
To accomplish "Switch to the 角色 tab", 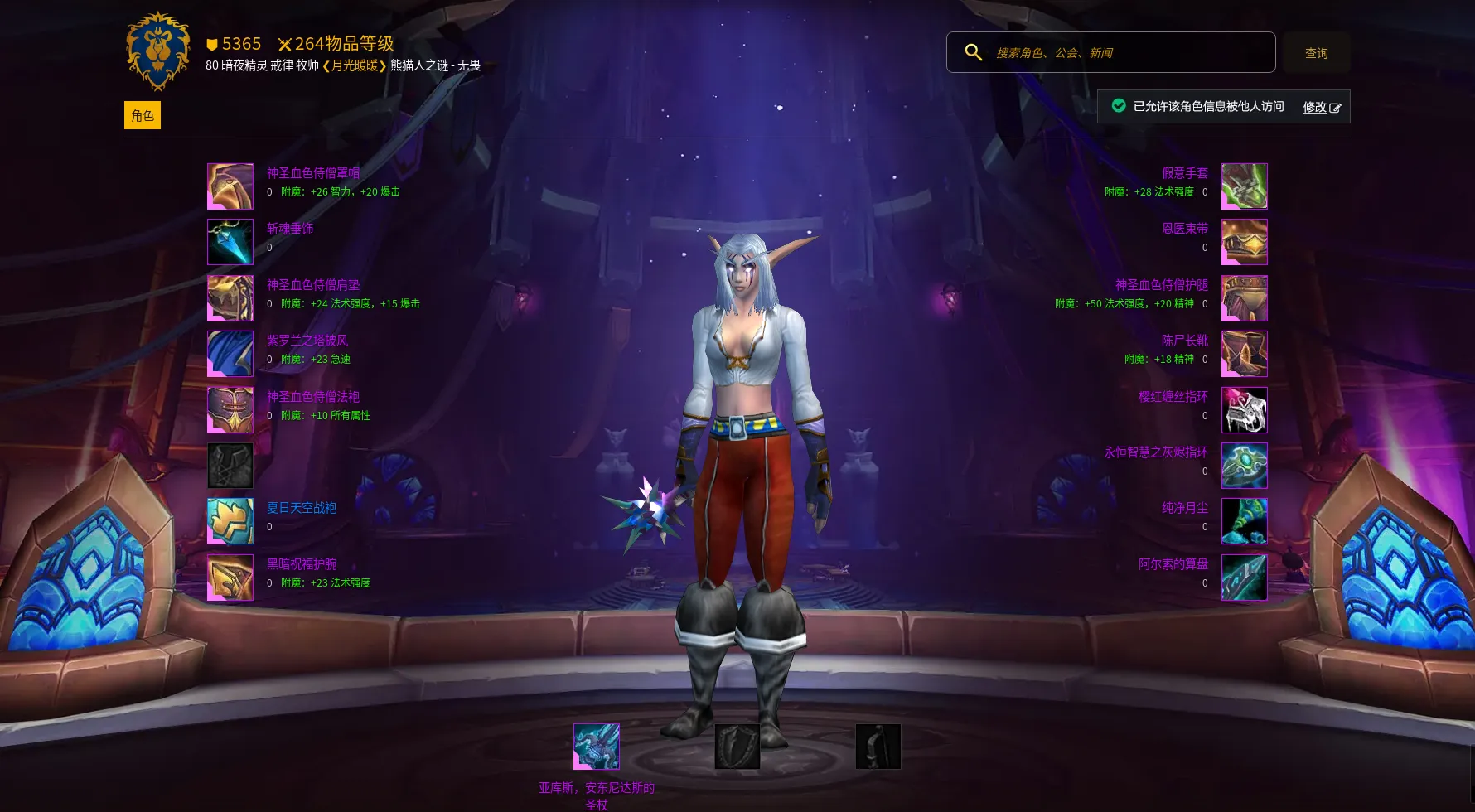I will 143,115.
